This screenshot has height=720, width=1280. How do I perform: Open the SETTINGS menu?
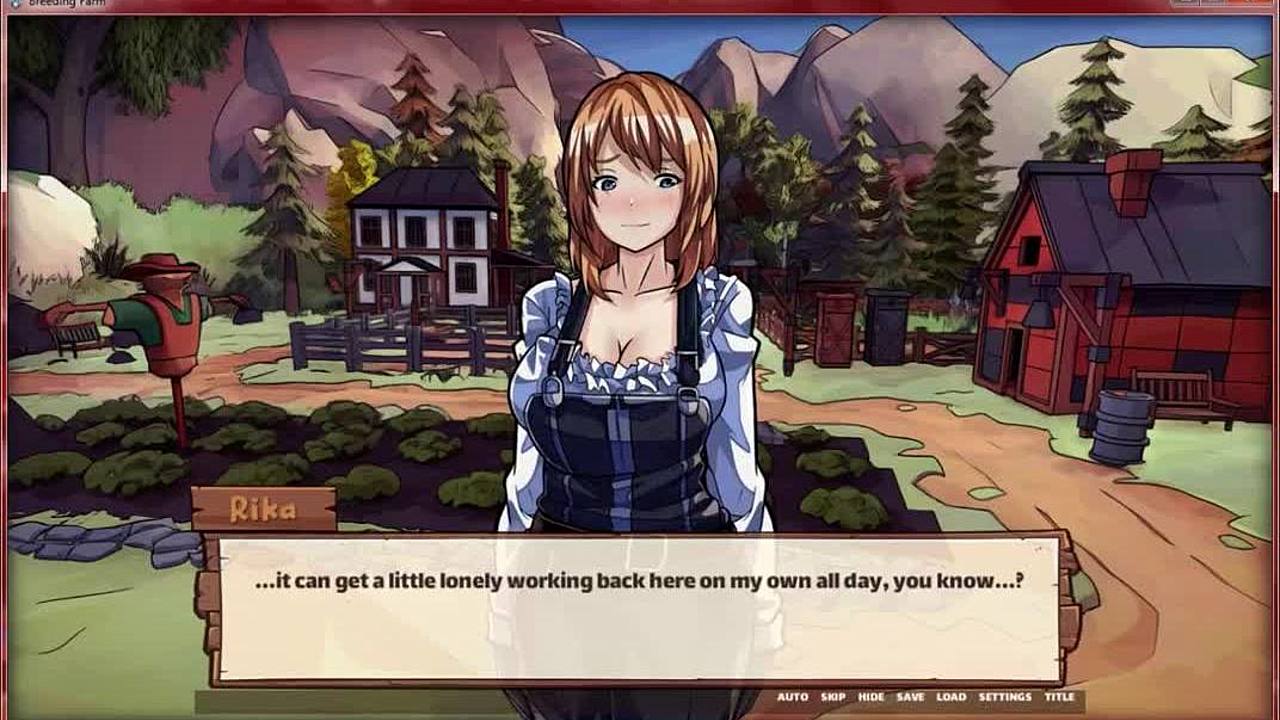pyautogui.click(x=1005, y=697)
